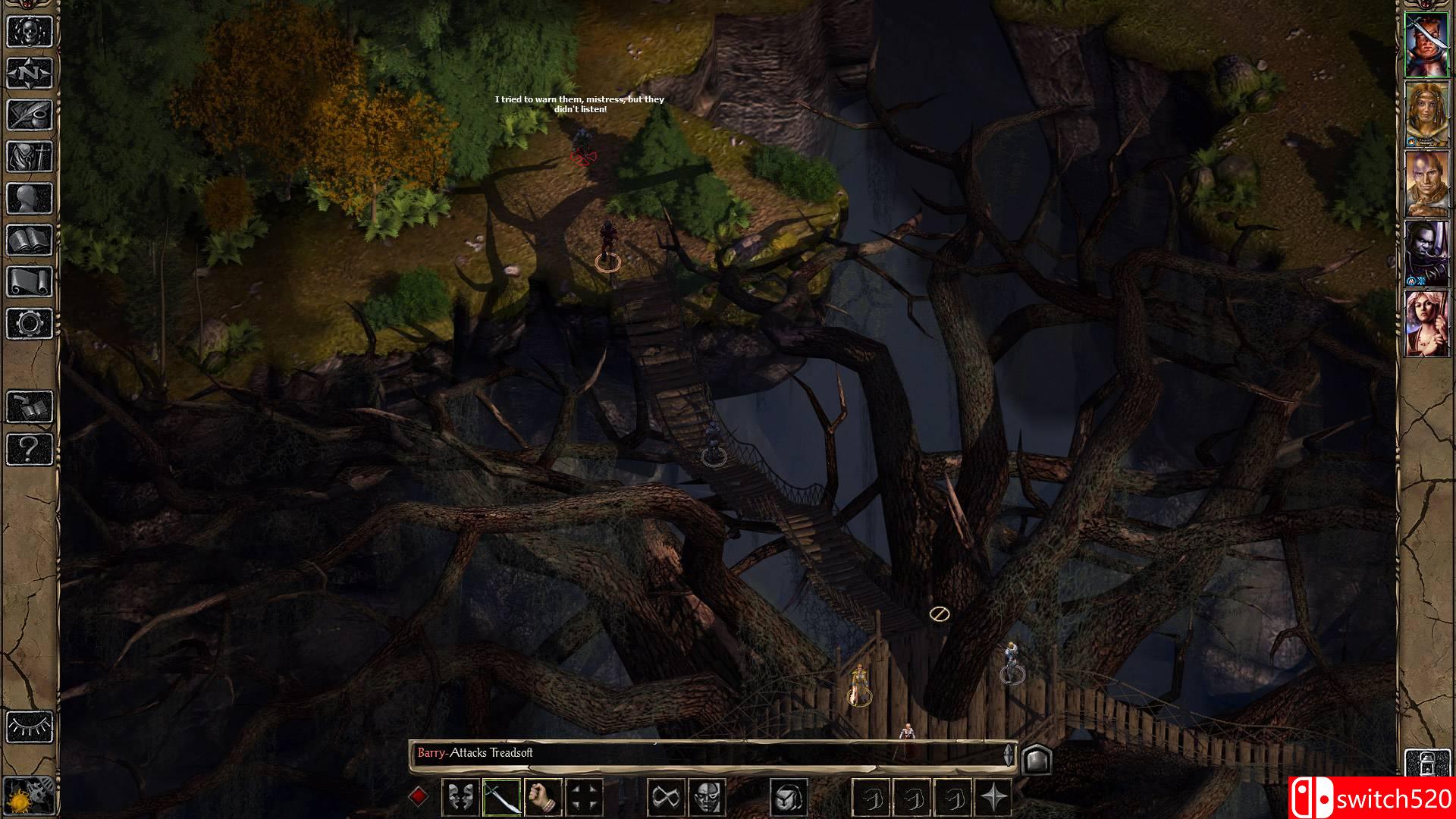Open the four-point star special abilities
This screenshot has height=819, width=1456.
pyautogui.click(x=993, y=797)
